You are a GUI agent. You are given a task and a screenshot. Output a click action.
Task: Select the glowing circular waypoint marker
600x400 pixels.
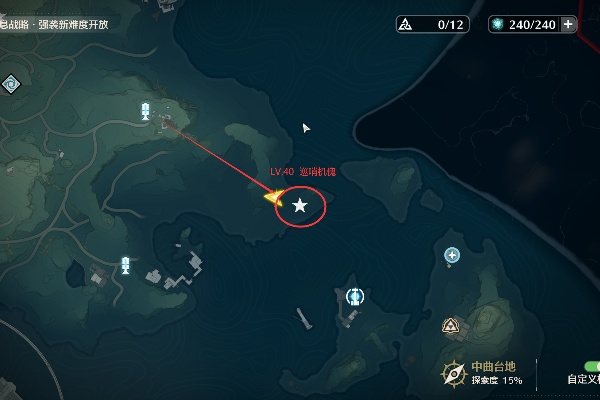click(354, 296)
